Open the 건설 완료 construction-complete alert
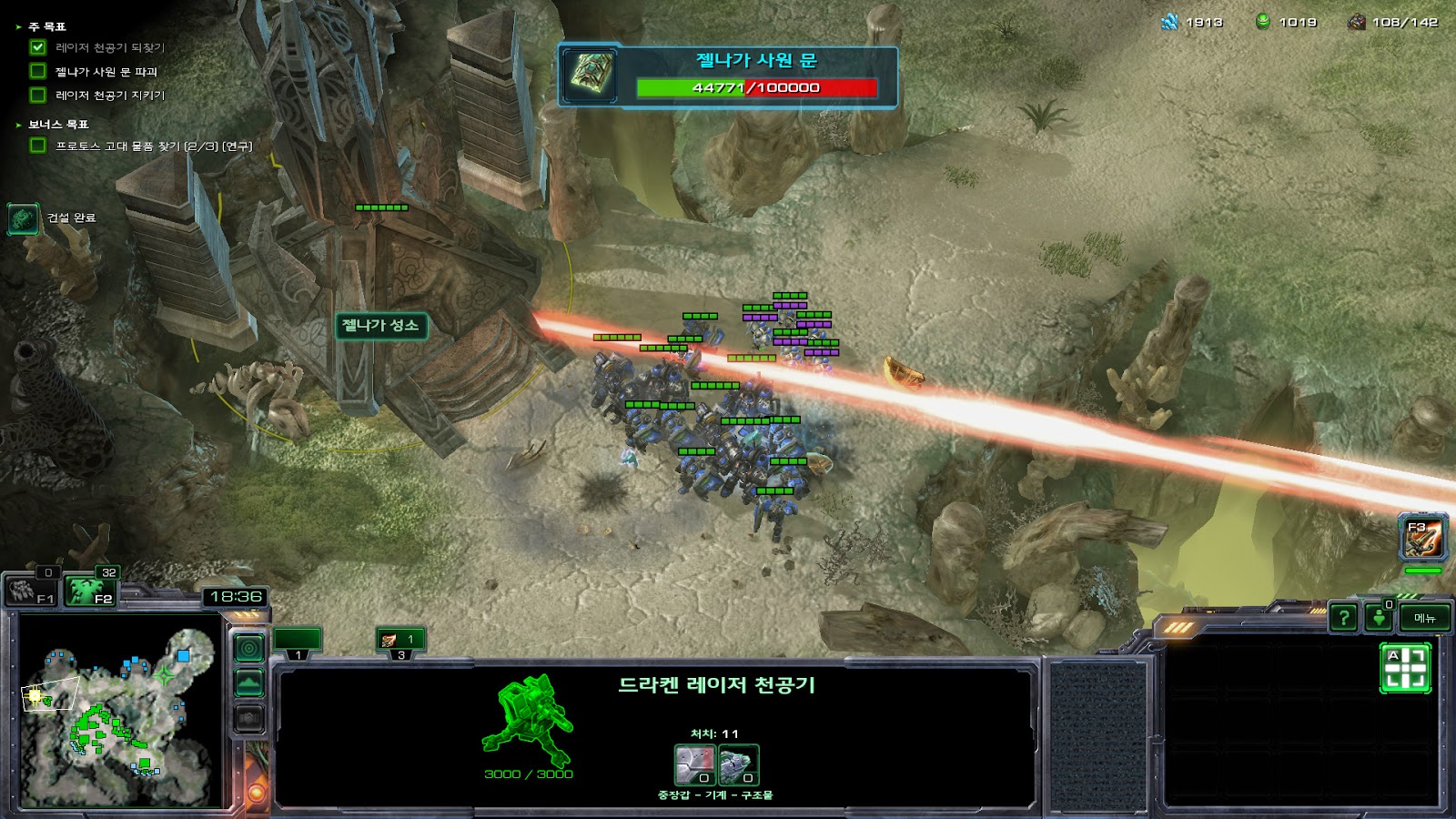This screenshot has width=1456, height=819. tap(24, 218)
